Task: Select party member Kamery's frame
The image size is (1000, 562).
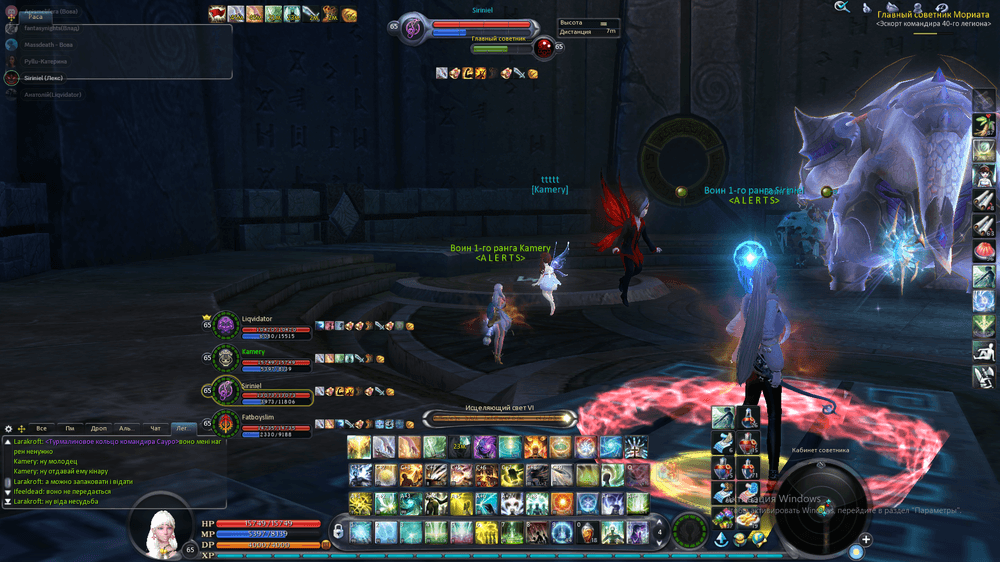Action: point(258,359)
